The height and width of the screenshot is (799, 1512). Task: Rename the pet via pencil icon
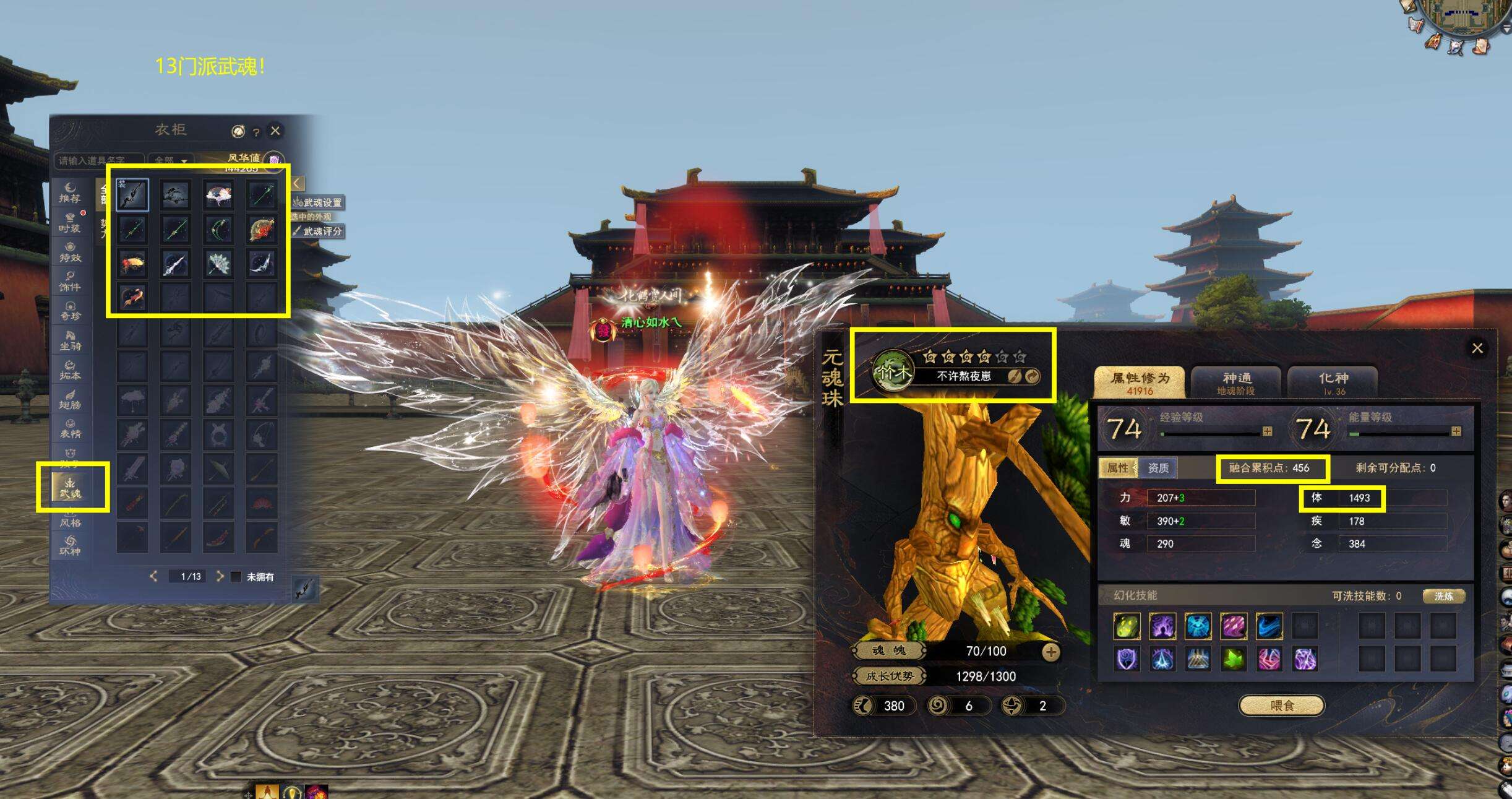click(x=1014, y=376)
